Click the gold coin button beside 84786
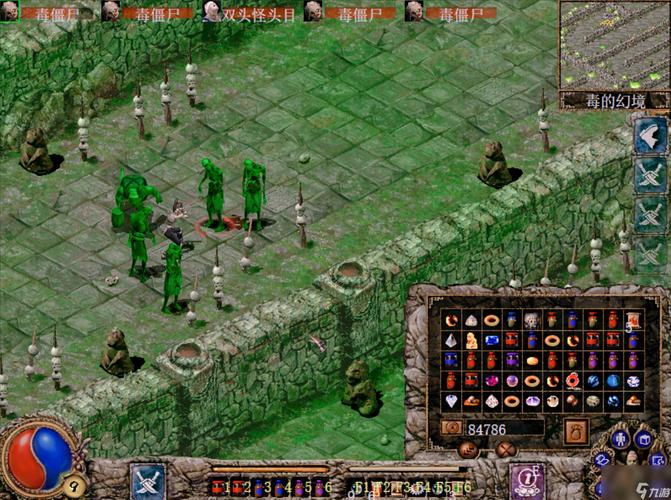 point(451,429)
